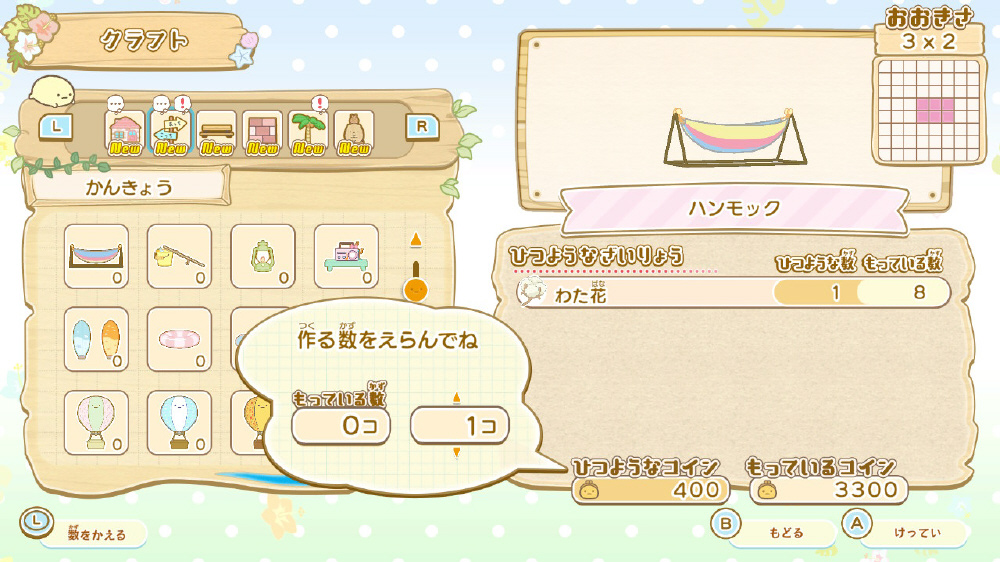
Task: Choose the pink radio on table item
Action: pyautogui.click(x=346, y=256)
